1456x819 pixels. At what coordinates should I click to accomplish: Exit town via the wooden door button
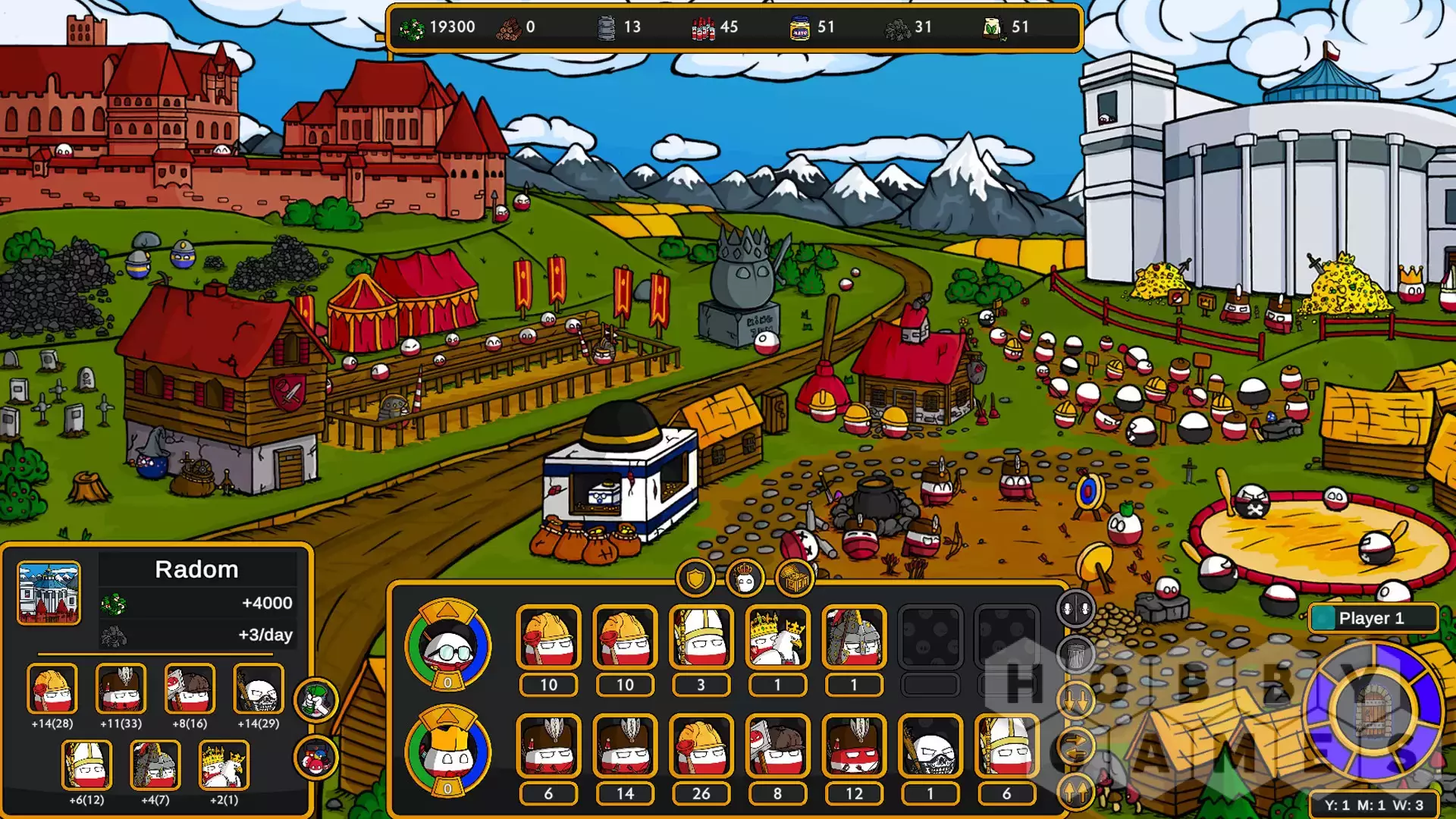pyautogui.click(x=1373, y=711)
